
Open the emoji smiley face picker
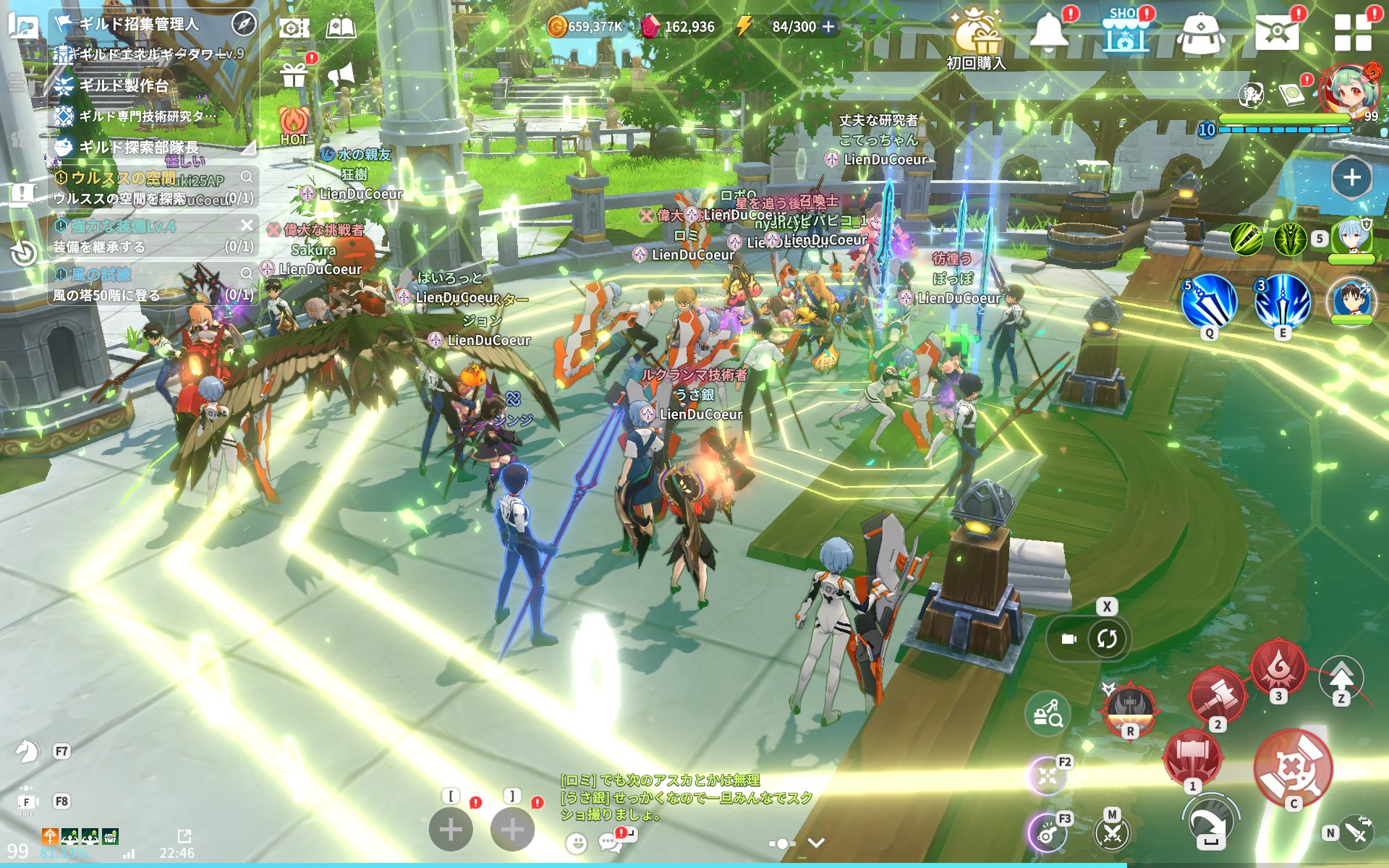tap(576, 843)
